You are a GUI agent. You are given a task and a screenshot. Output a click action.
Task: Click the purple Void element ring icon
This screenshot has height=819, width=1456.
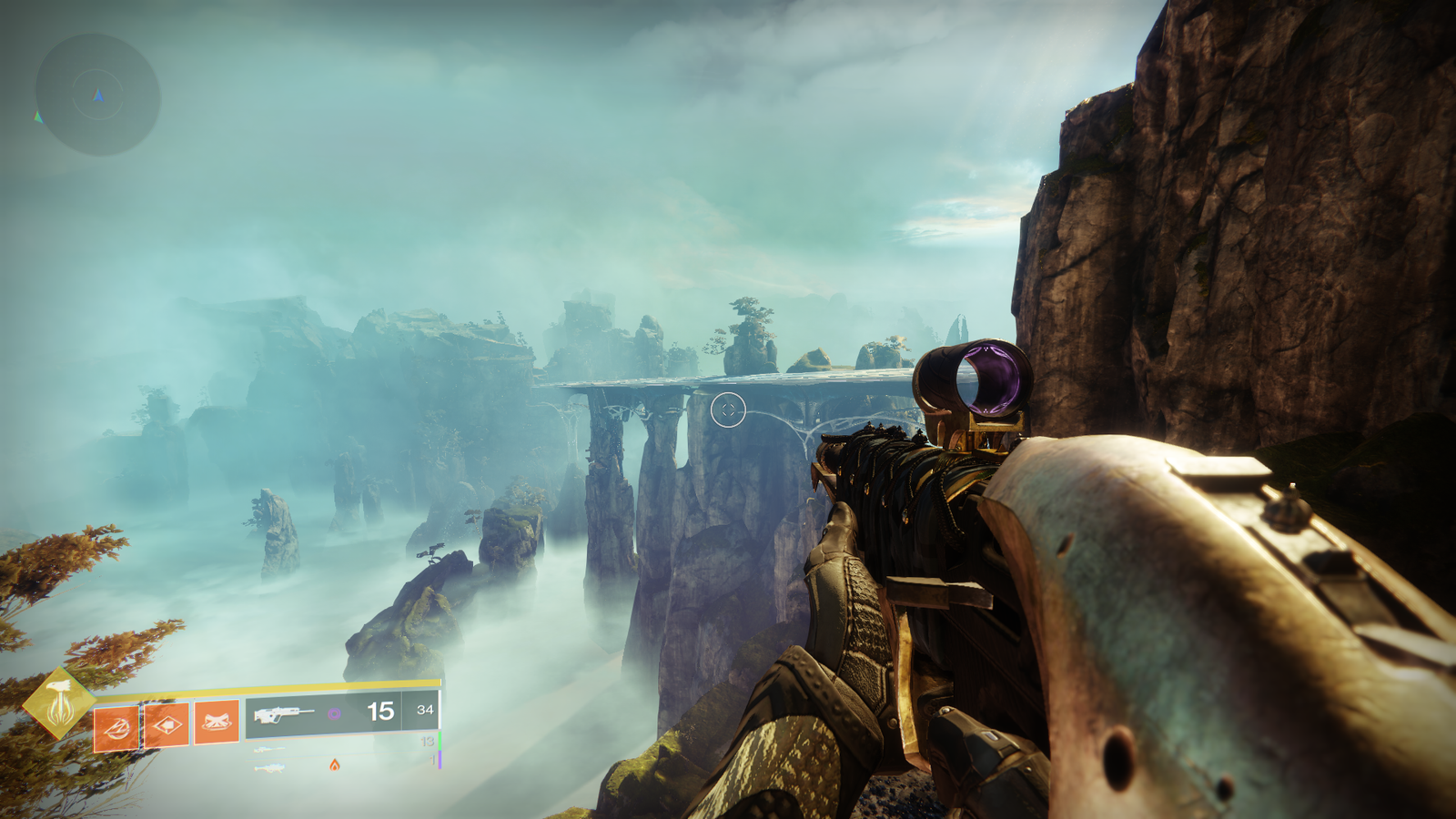tap(336, 713)
